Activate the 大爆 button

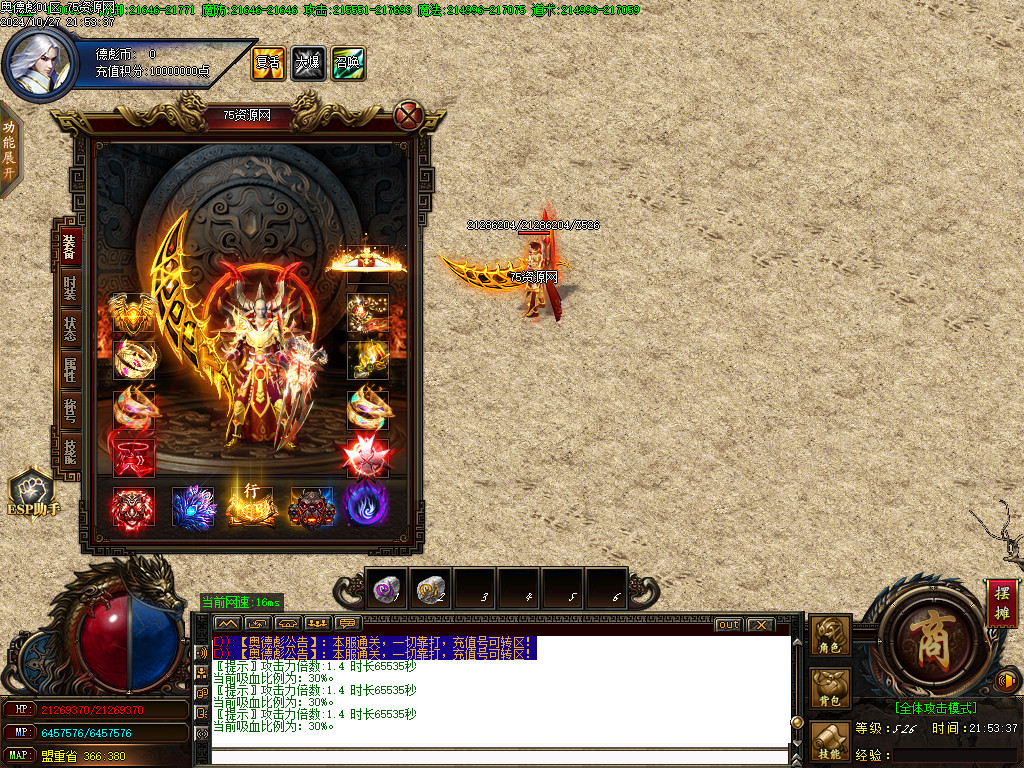pyautogui.click(x=308, y=63)
